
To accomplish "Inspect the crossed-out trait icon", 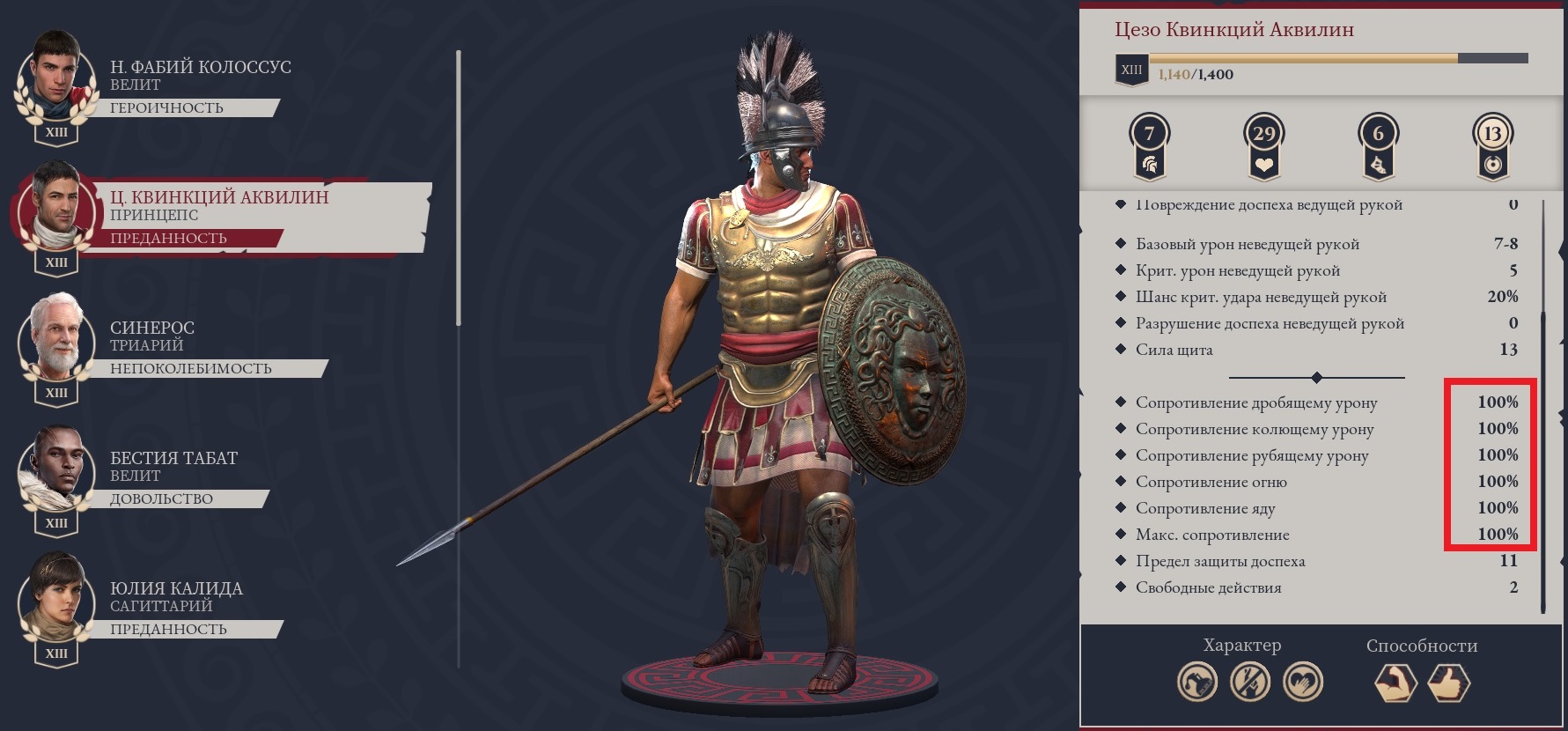I will point(1250,683).
